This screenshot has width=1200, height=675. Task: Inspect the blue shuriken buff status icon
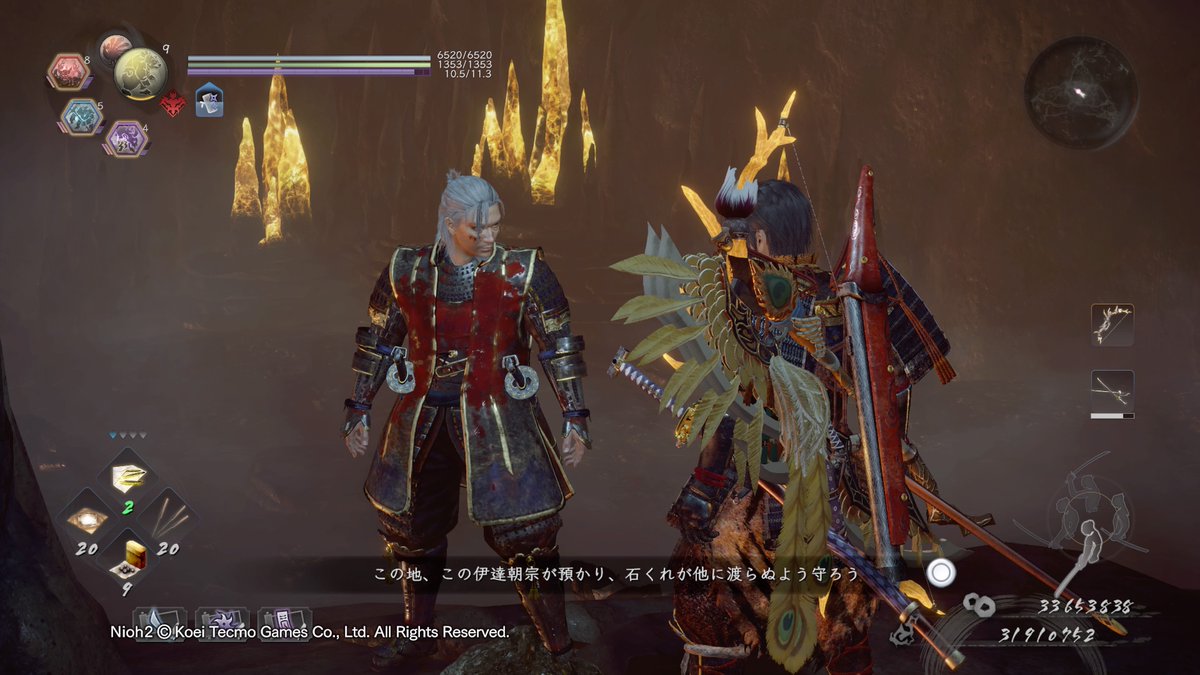(209, 101)
